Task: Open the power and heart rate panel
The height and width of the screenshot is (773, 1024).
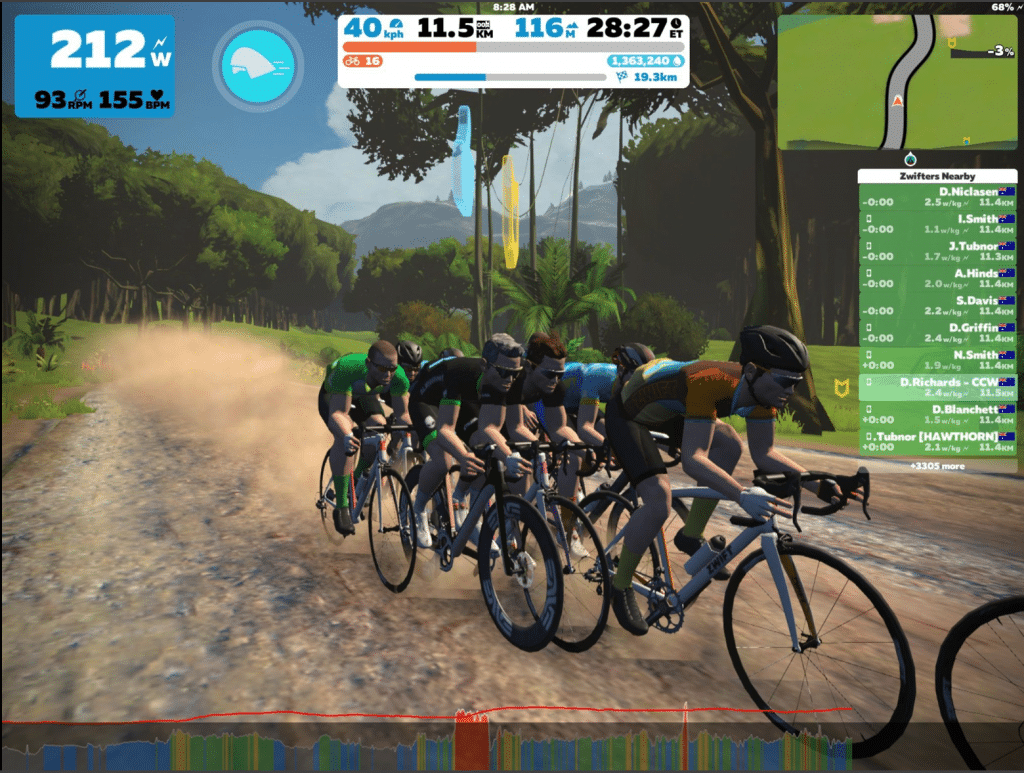Action: tap(95, 66)
